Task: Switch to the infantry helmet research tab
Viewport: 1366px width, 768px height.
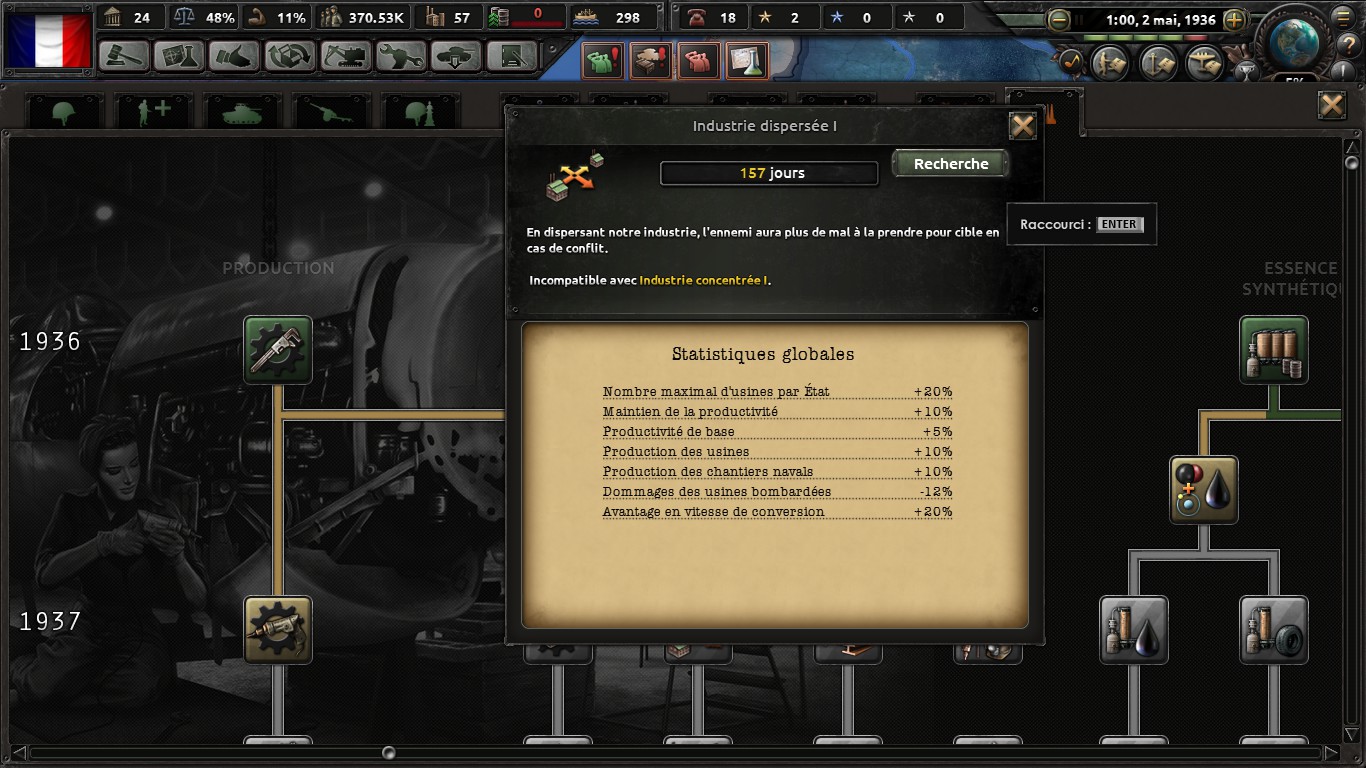Action: coord(65,112)
